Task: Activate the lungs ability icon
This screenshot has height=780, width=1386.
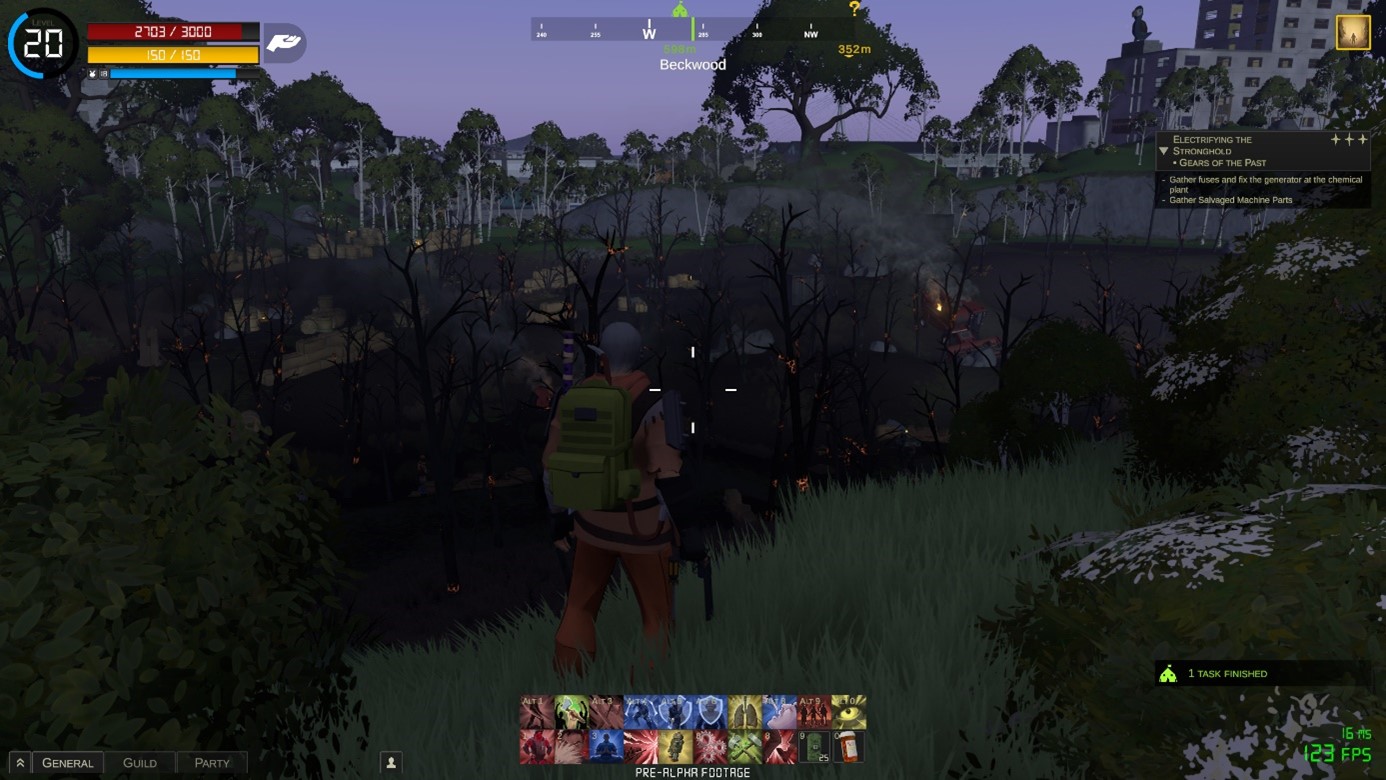Action: click(x=745, y=712)
